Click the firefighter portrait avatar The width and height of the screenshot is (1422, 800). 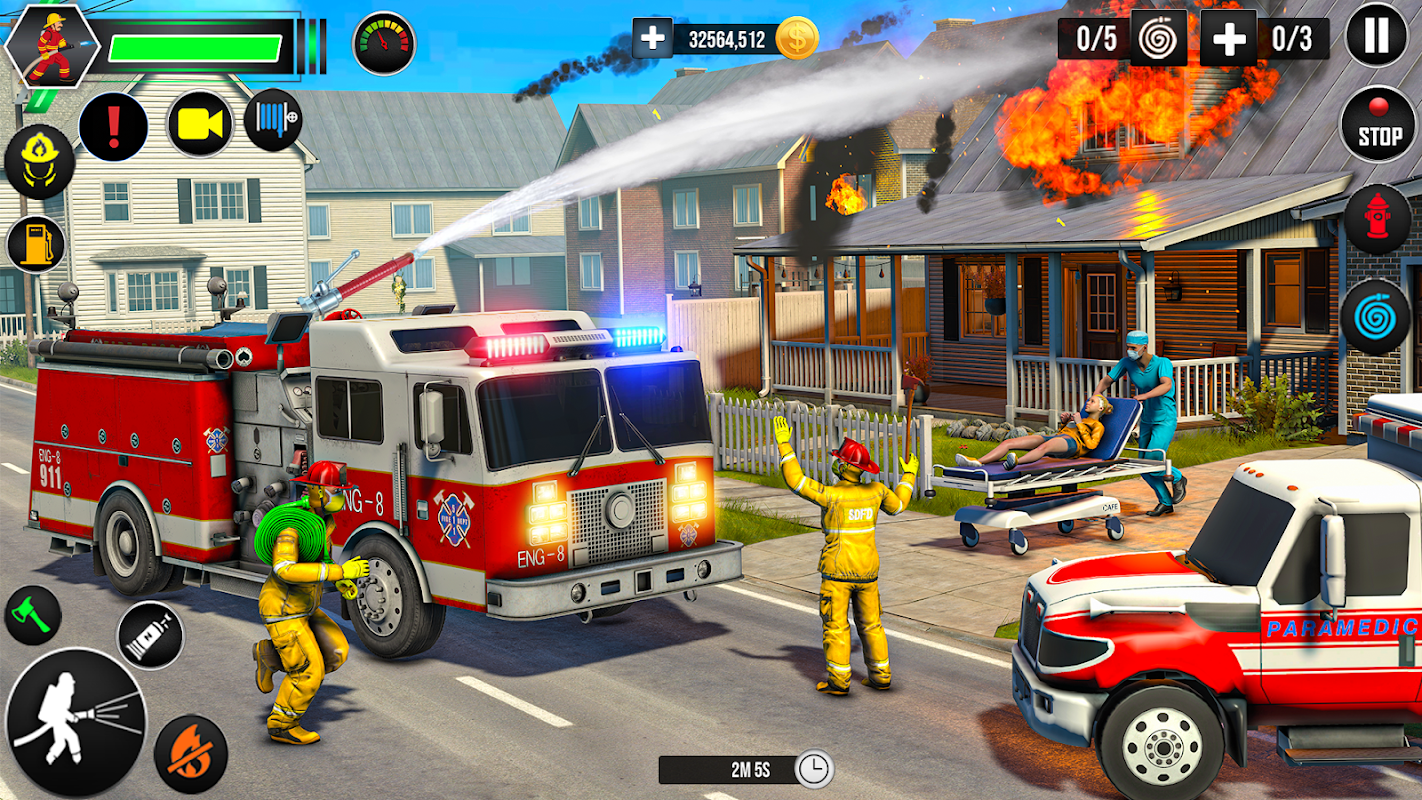tap(52, 45)
